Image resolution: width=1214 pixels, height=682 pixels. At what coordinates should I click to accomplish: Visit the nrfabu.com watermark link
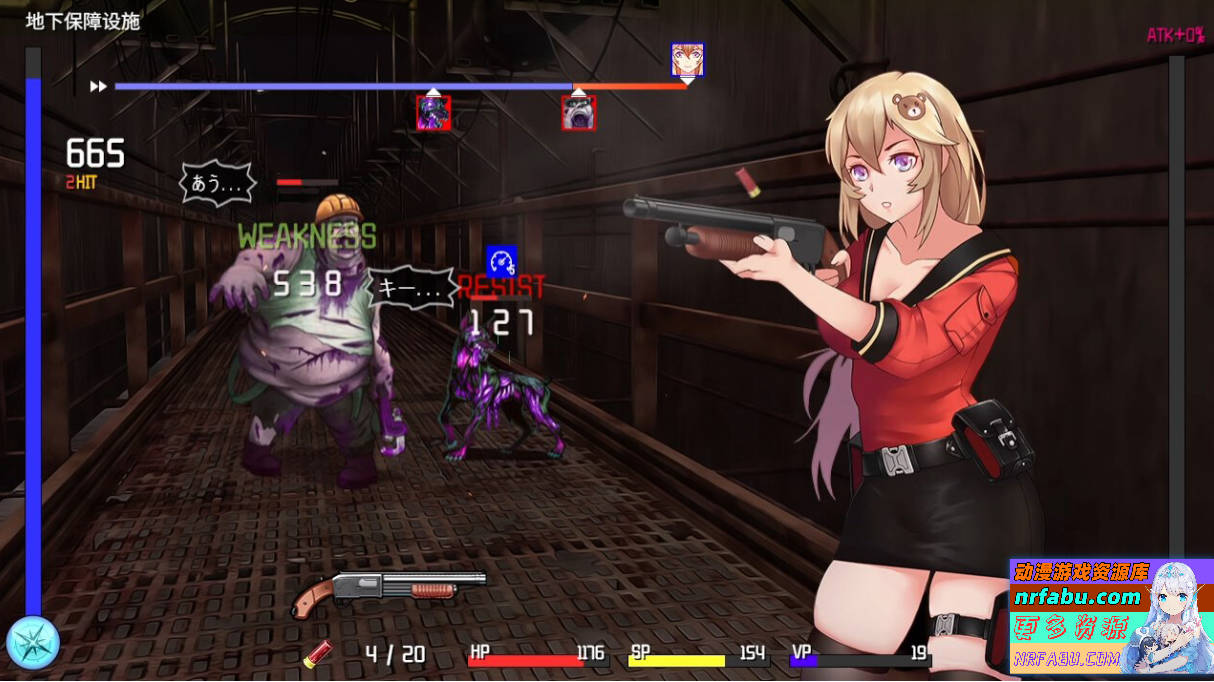(x=1076, y=598)
